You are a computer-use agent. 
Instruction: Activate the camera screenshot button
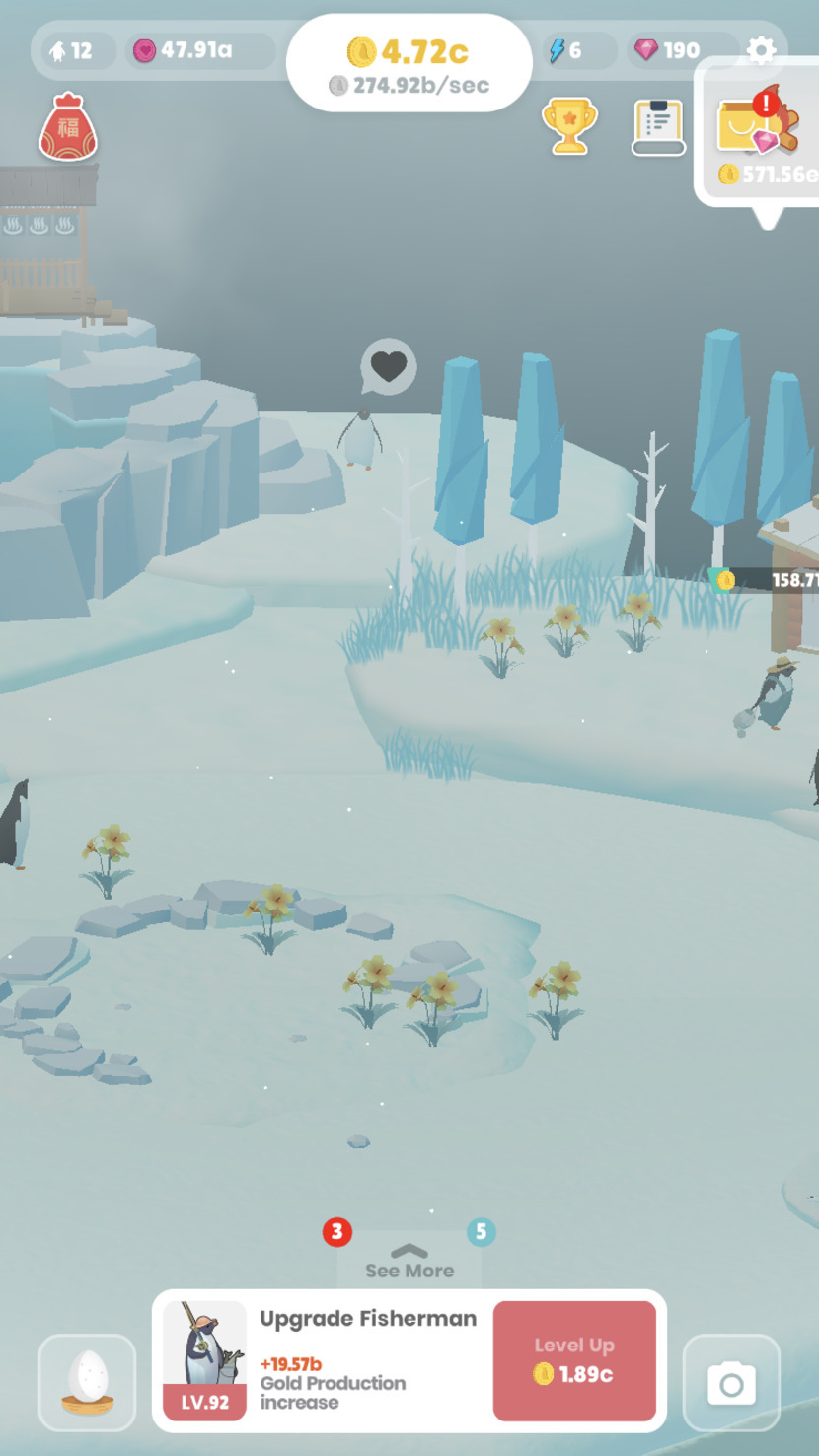731,1383
